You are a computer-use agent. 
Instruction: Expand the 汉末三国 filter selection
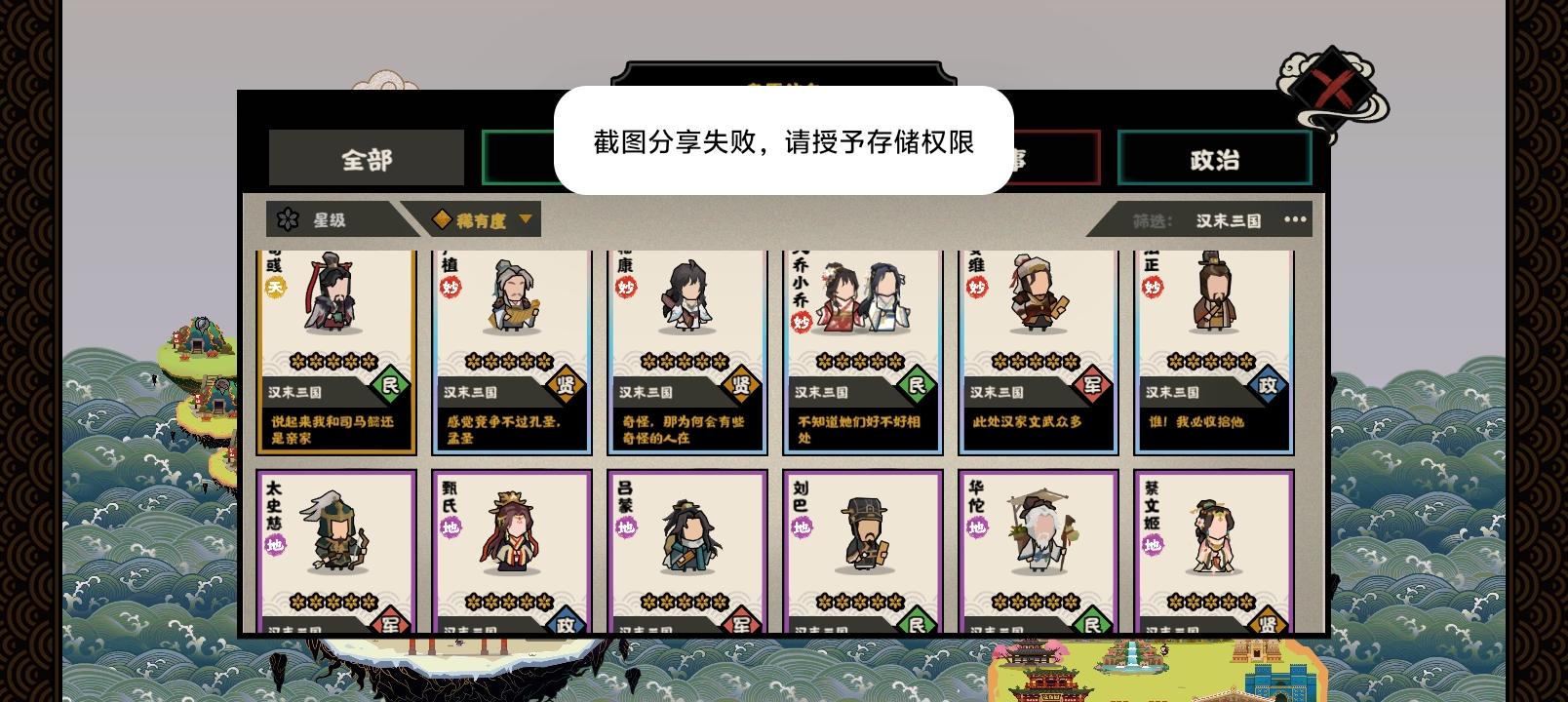(1226, 219)
